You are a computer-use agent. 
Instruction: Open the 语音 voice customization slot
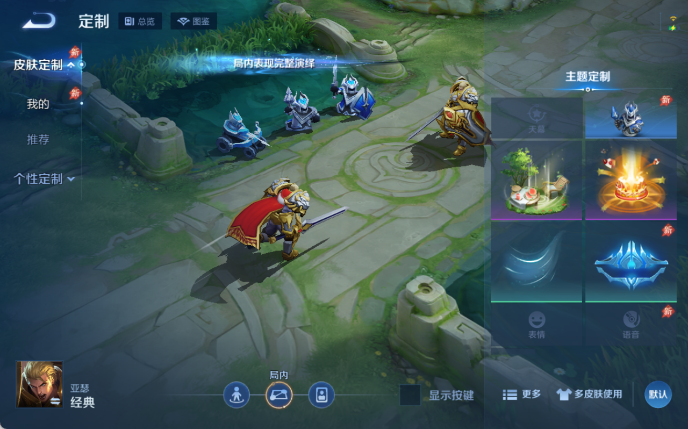tap(629, 322)
